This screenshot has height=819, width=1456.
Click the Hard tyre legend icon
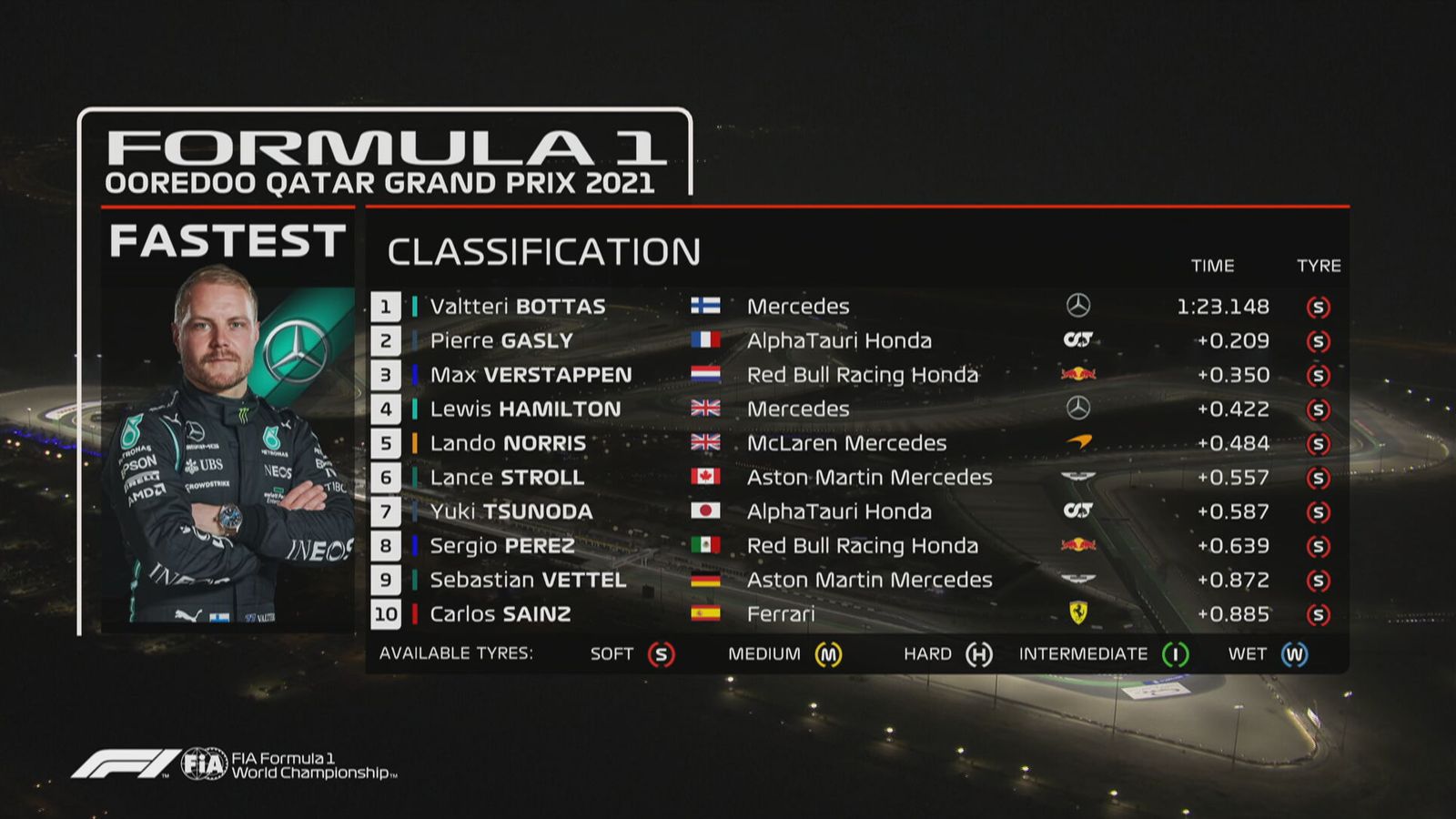pyautogui.click(x=979, y=654)
